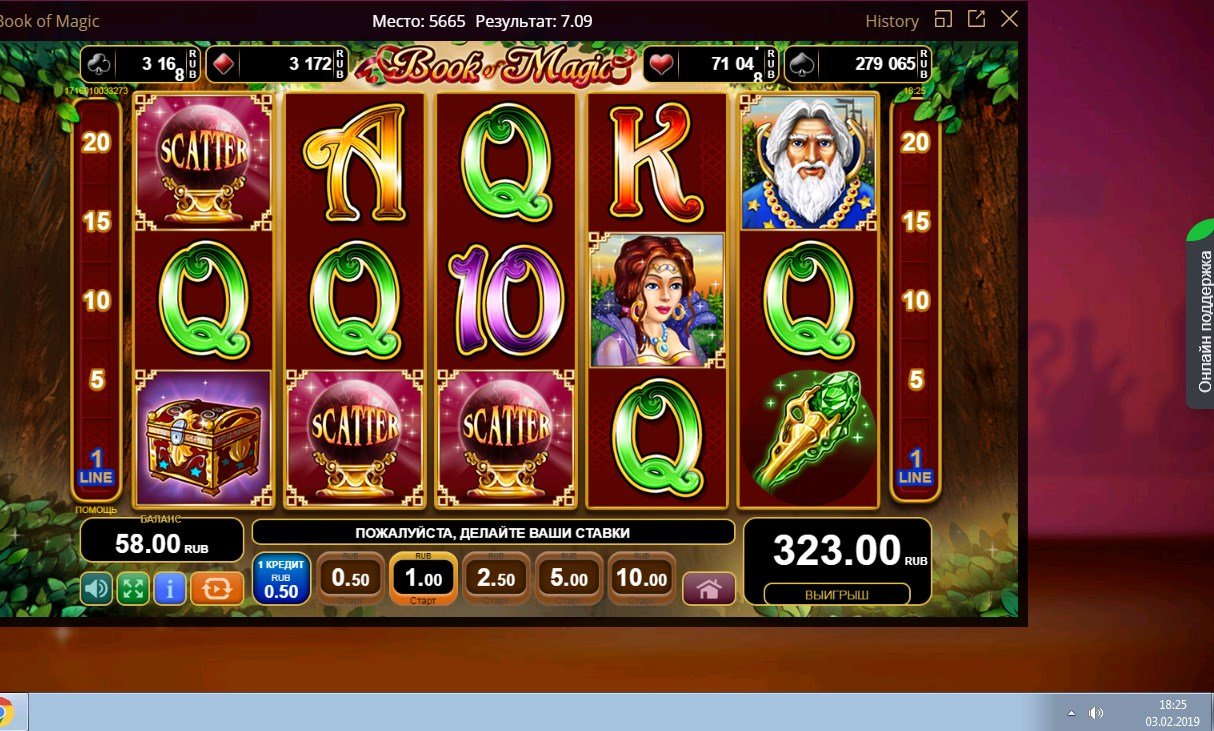Open the blue info paytable button
Image resolution: width=1214 pixels, height=731 pixels.
[x=169, y=588]
